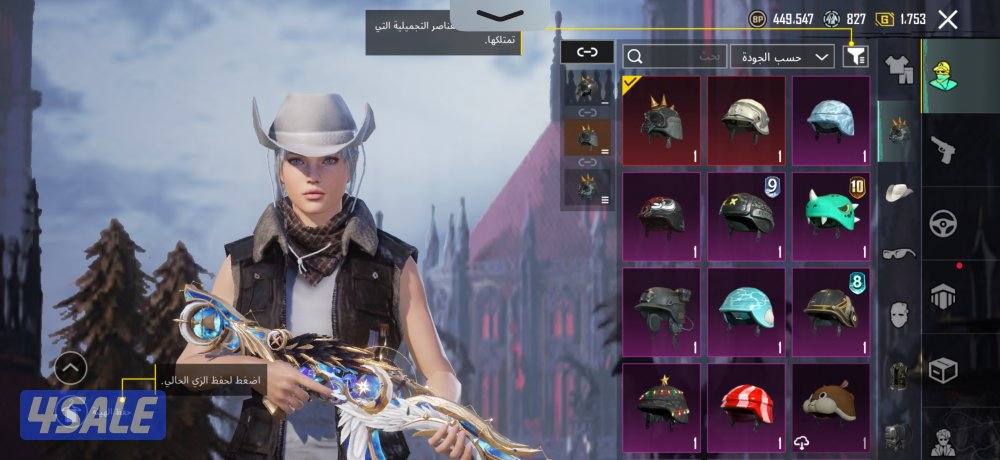The width and height of the screenshot is (1000, 460).
Task: Switch to the cardboard box tab
Action: click(942, 369)
